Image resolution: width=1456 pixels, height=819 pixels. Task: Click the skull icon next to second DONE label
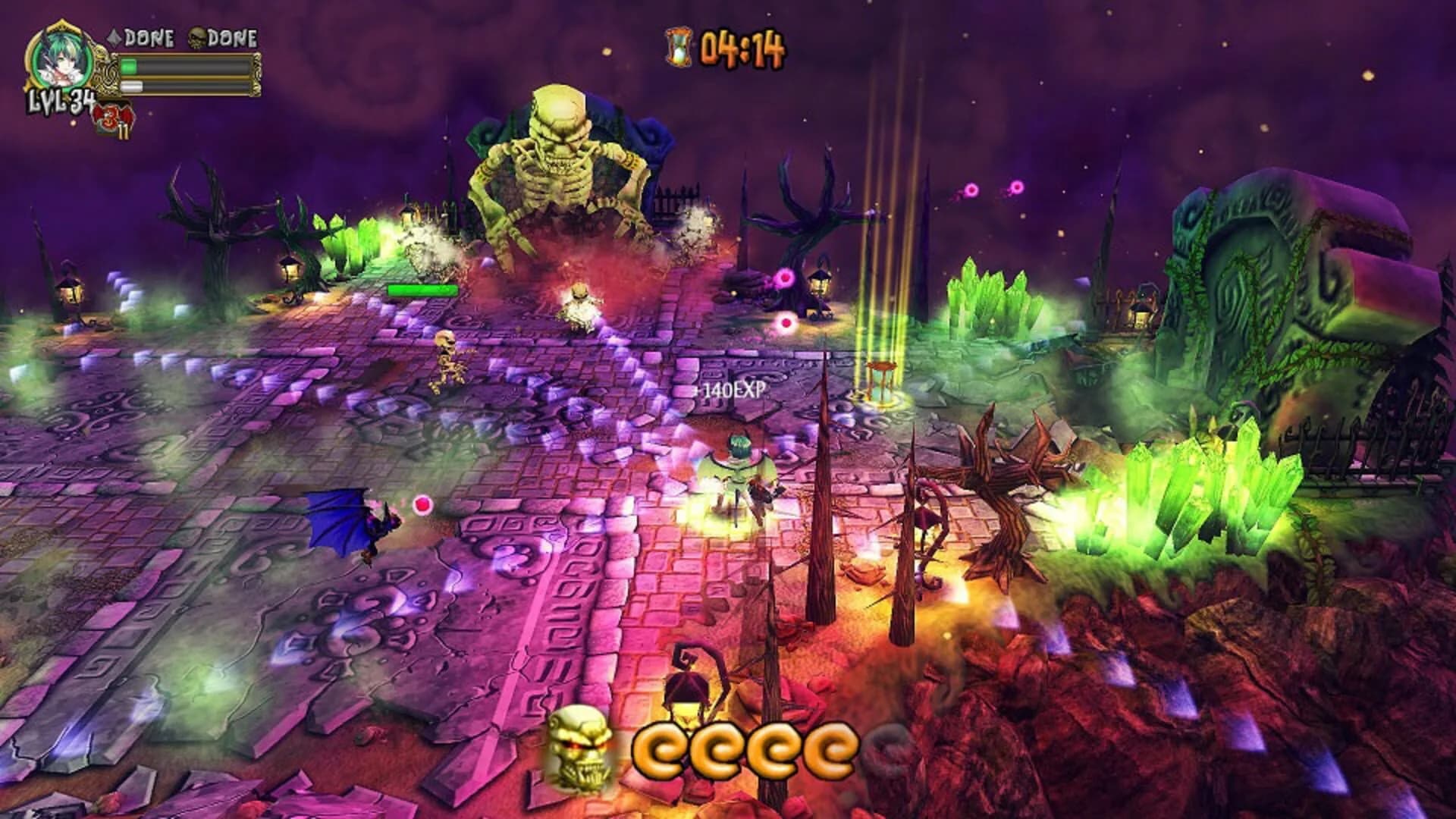(199, 37)
